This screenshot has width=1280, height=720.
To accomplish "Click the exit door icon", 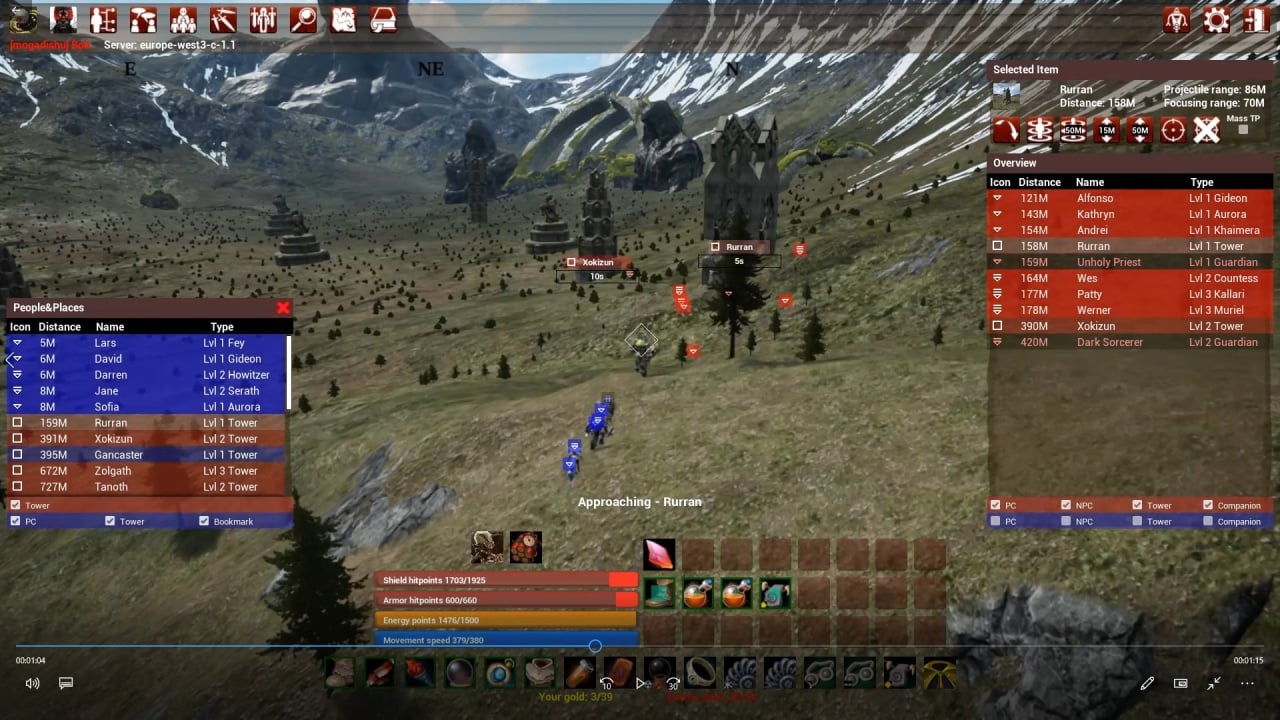I will pos(1256,20).
